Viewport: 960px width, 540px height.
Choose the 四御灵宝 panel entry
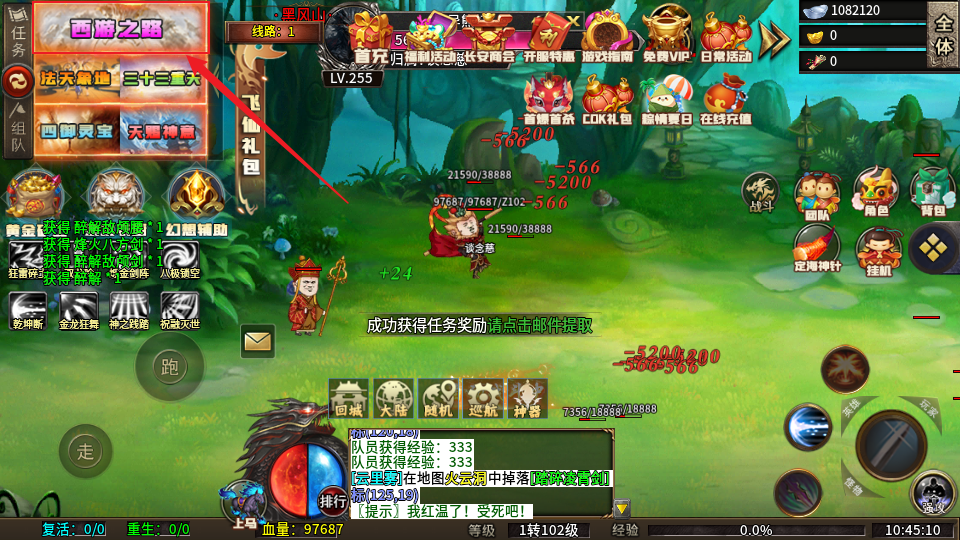pos(77,129)
